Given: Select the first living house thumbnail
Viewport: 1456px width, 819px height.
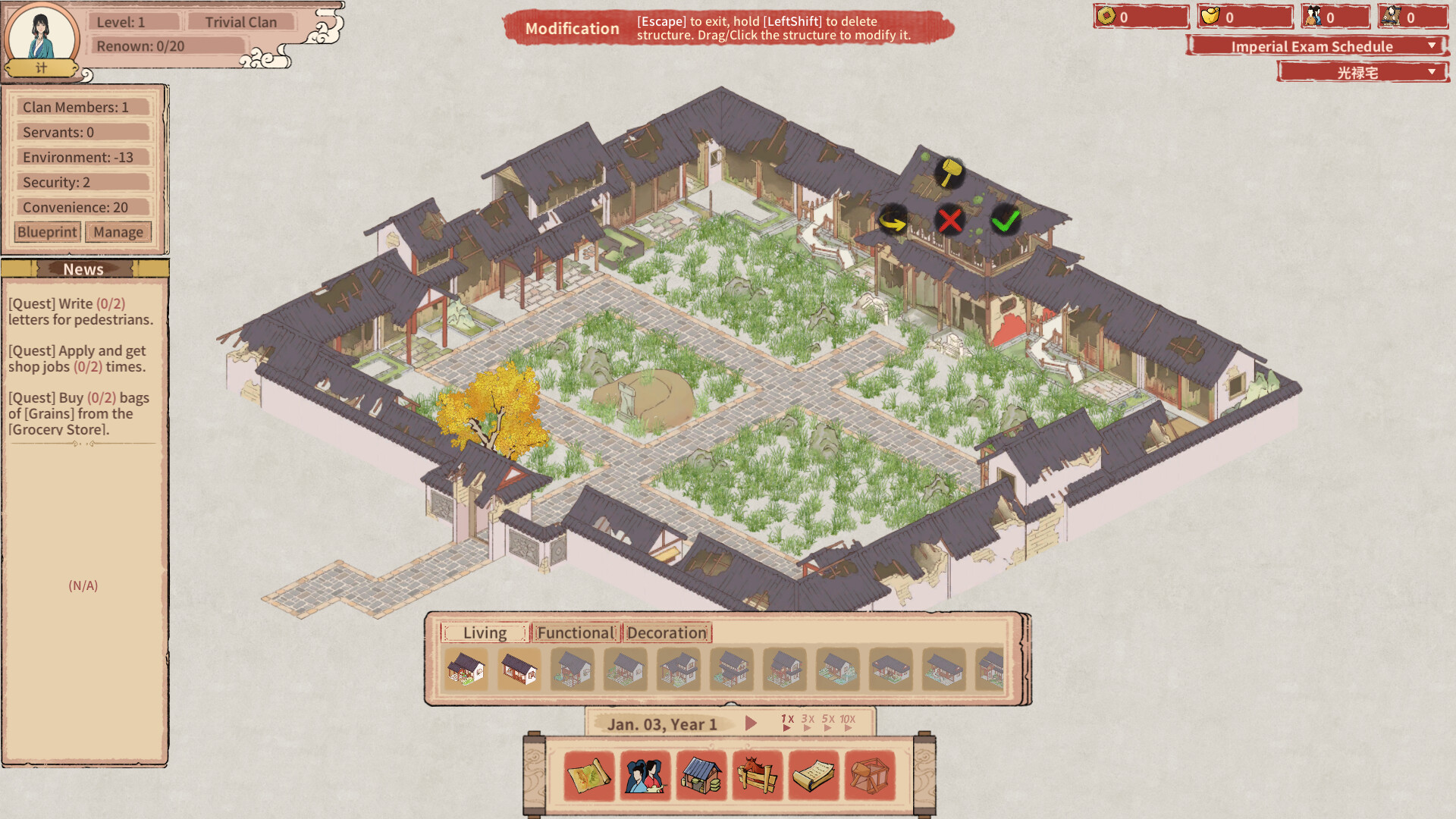Looking at the screenshot, I should pos(466,670).
